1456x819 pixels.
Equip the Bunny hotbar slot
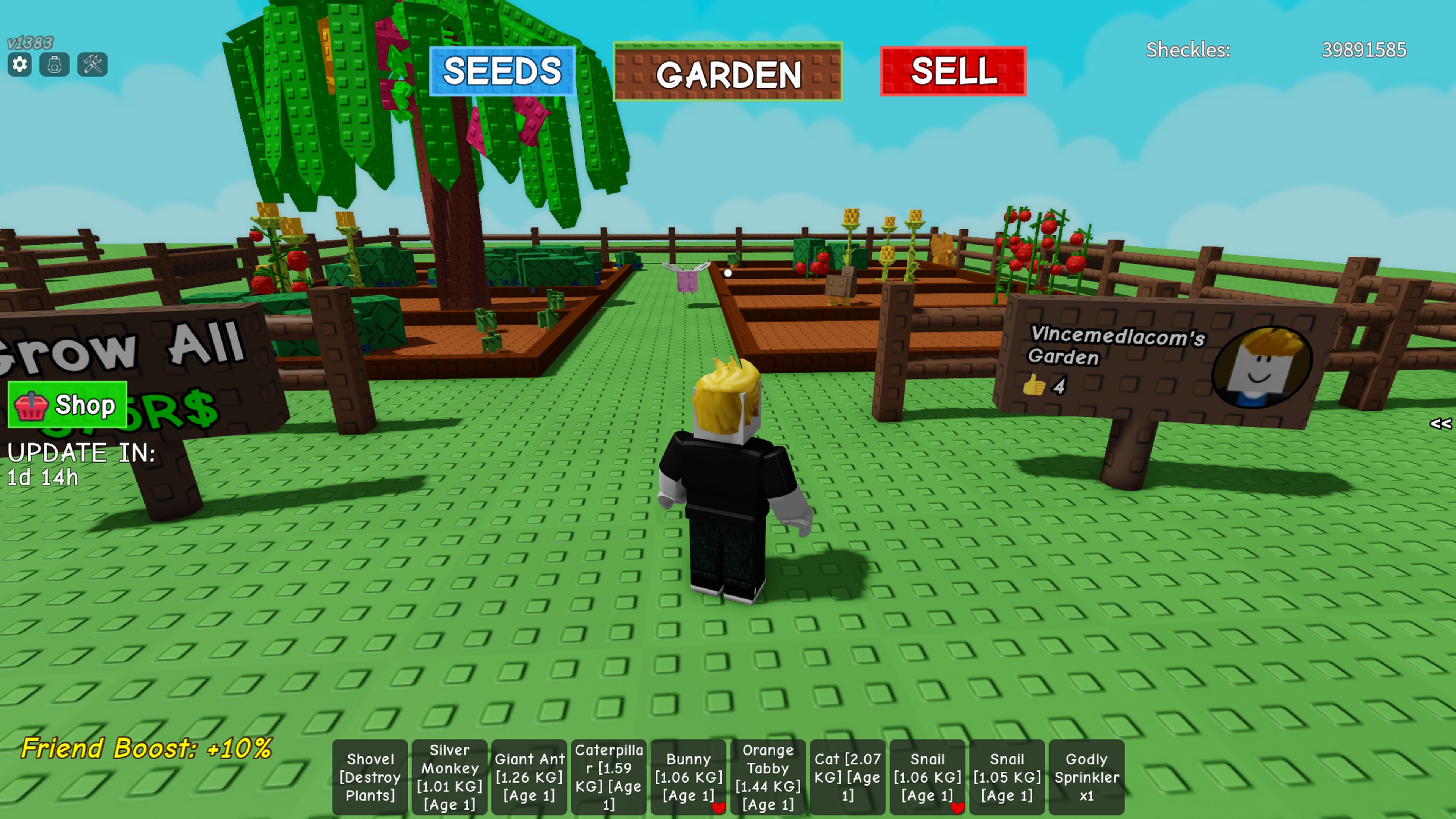tap(689, 777)
